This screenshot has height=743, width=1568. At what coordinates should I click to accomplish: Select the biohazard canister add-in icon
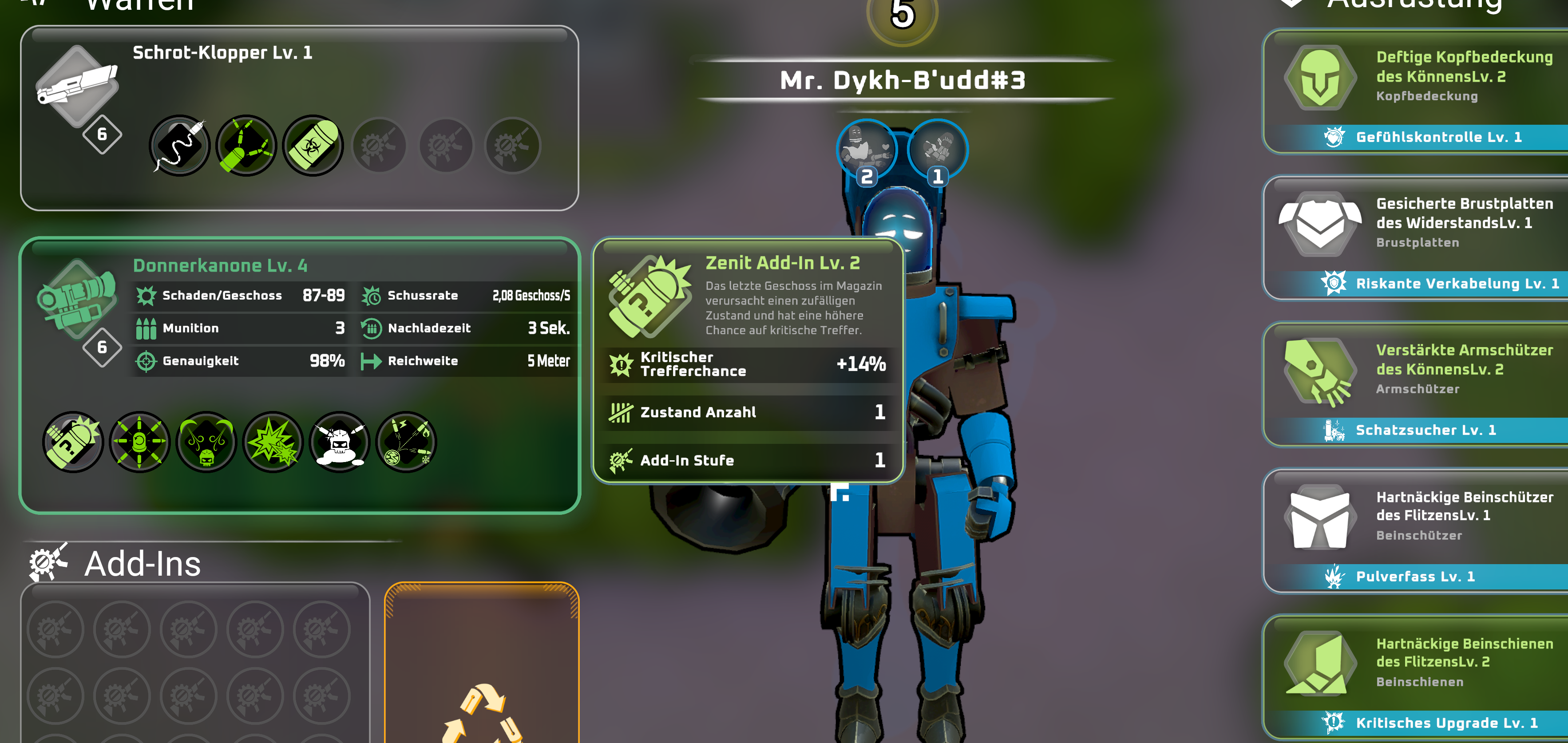[313, 146]
